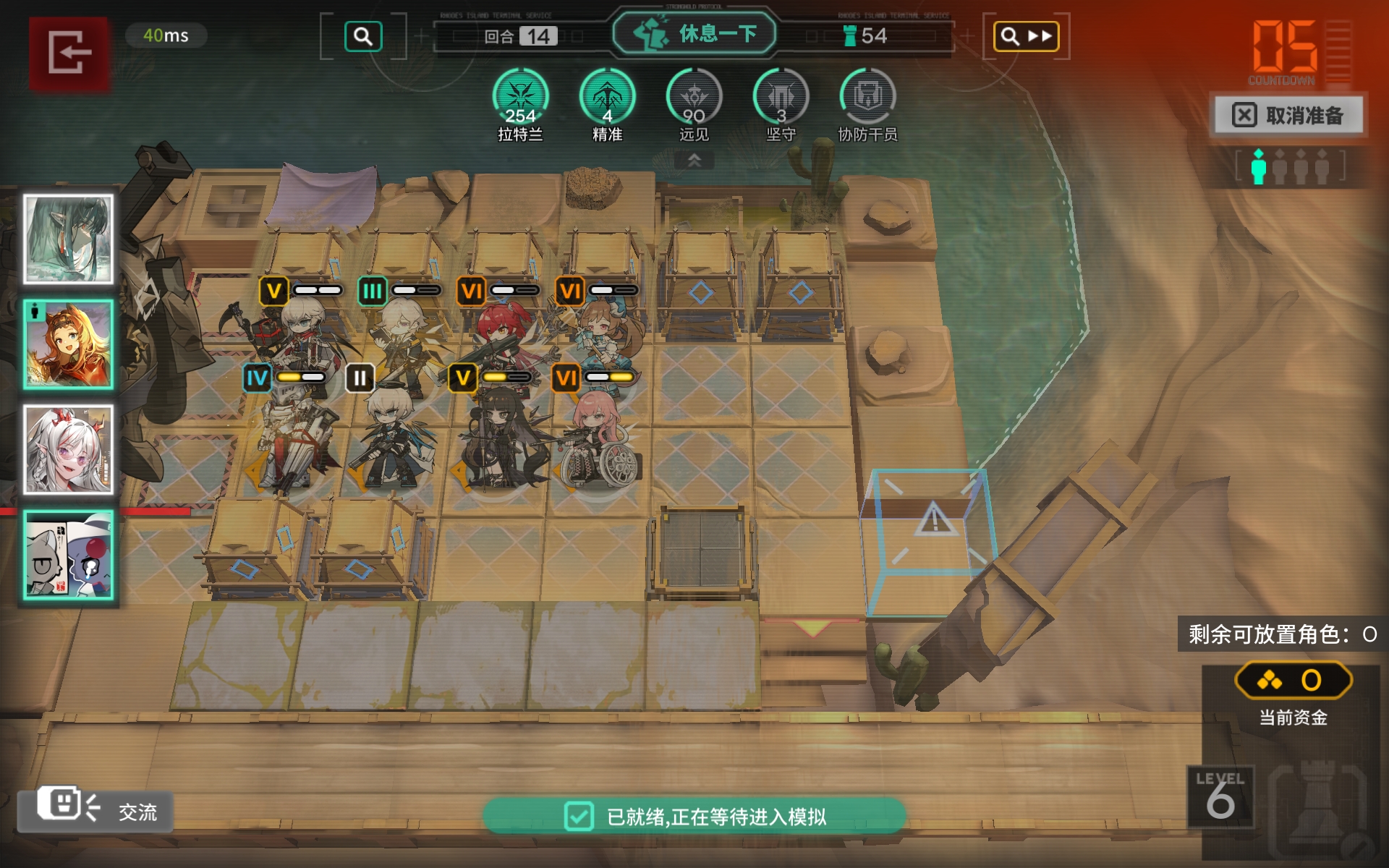1389x868 pixels.
Task: Collapse the synergy list arrow
Action: coord(694,160)
